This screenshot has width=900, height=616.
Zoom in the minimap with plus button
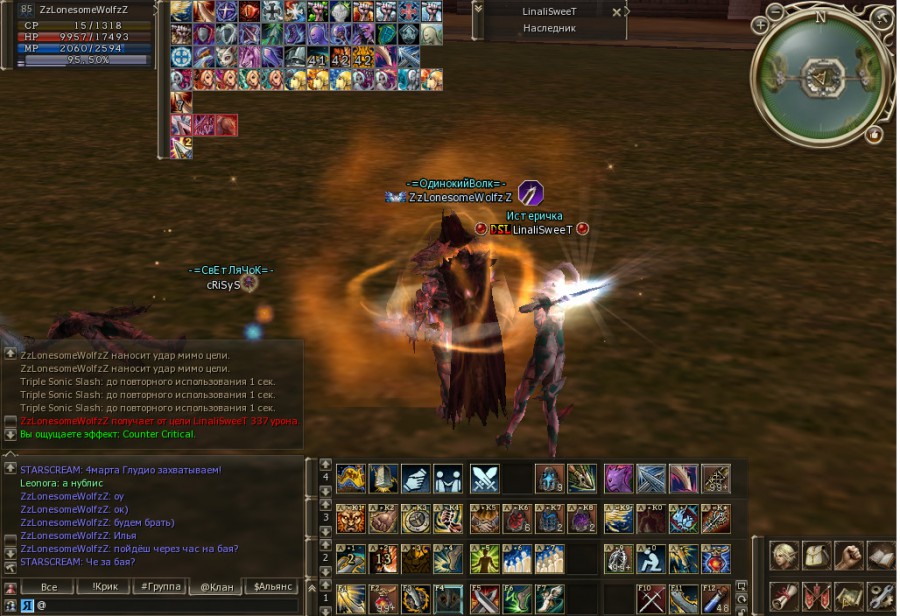(761, 25)
